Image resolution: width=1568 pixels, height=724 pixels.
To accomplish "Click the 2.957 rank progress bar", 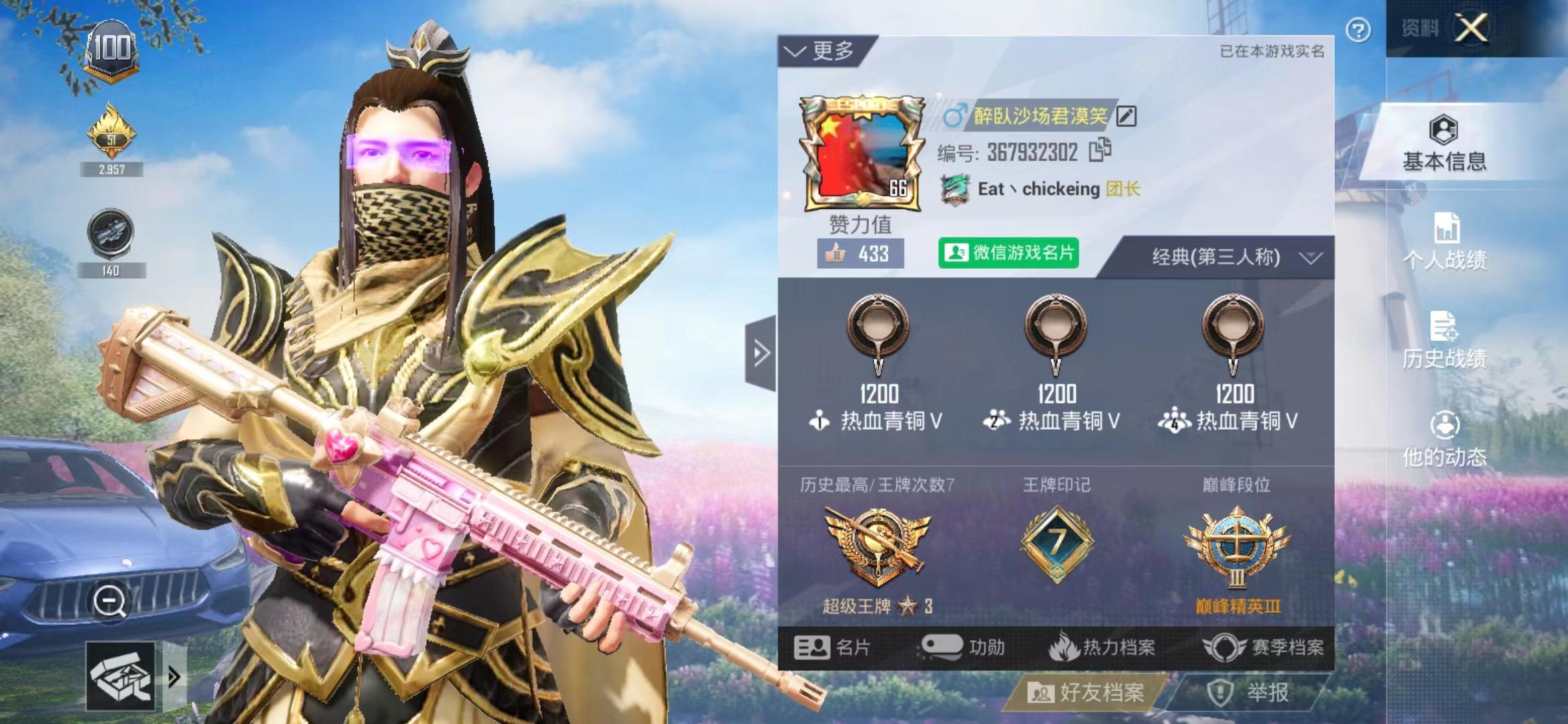I will [x=113, y=170].
